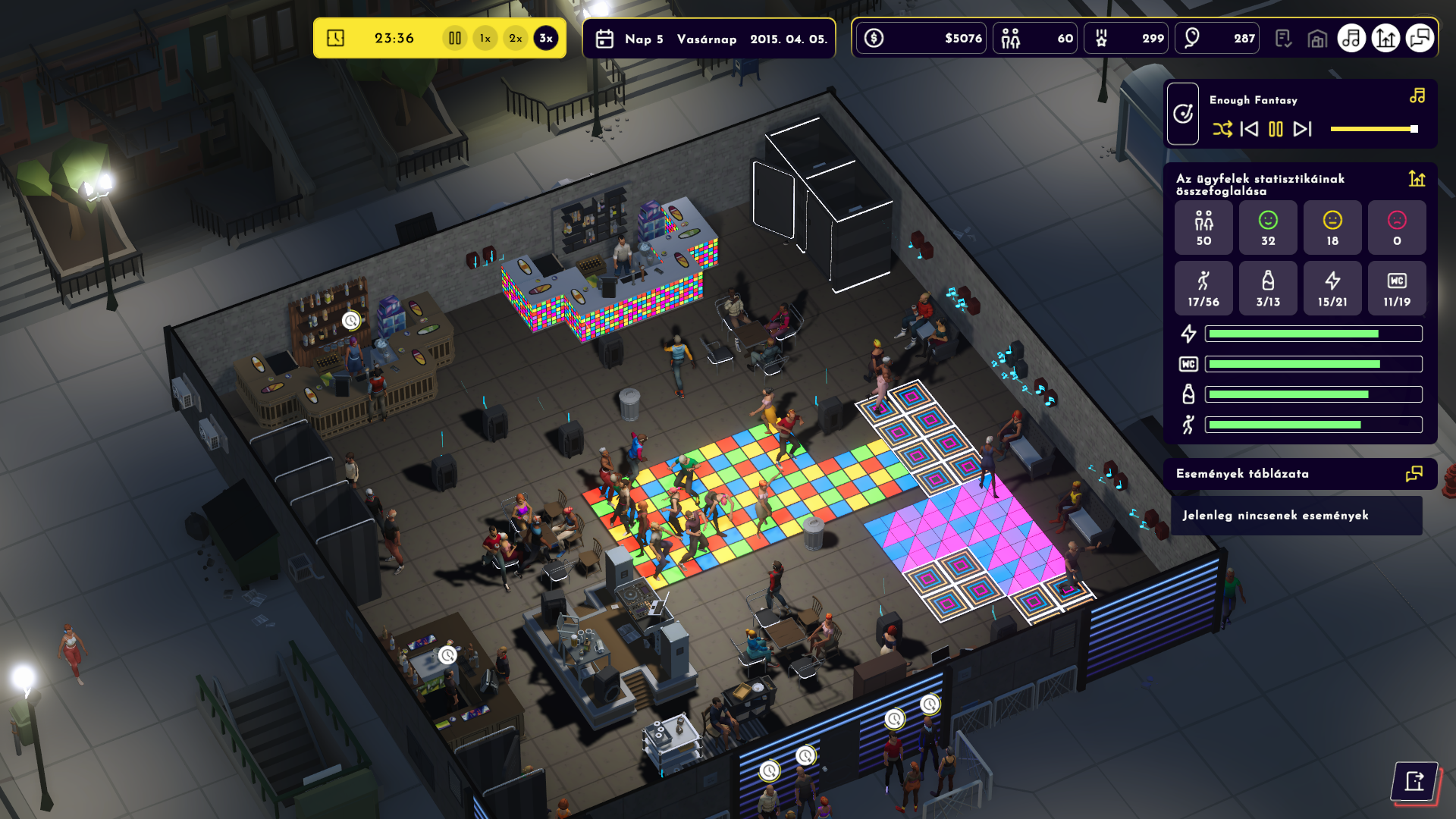Open the clock icon in time panel
The width and height of the screenshot is (1456, 819).
click(335, 38)
